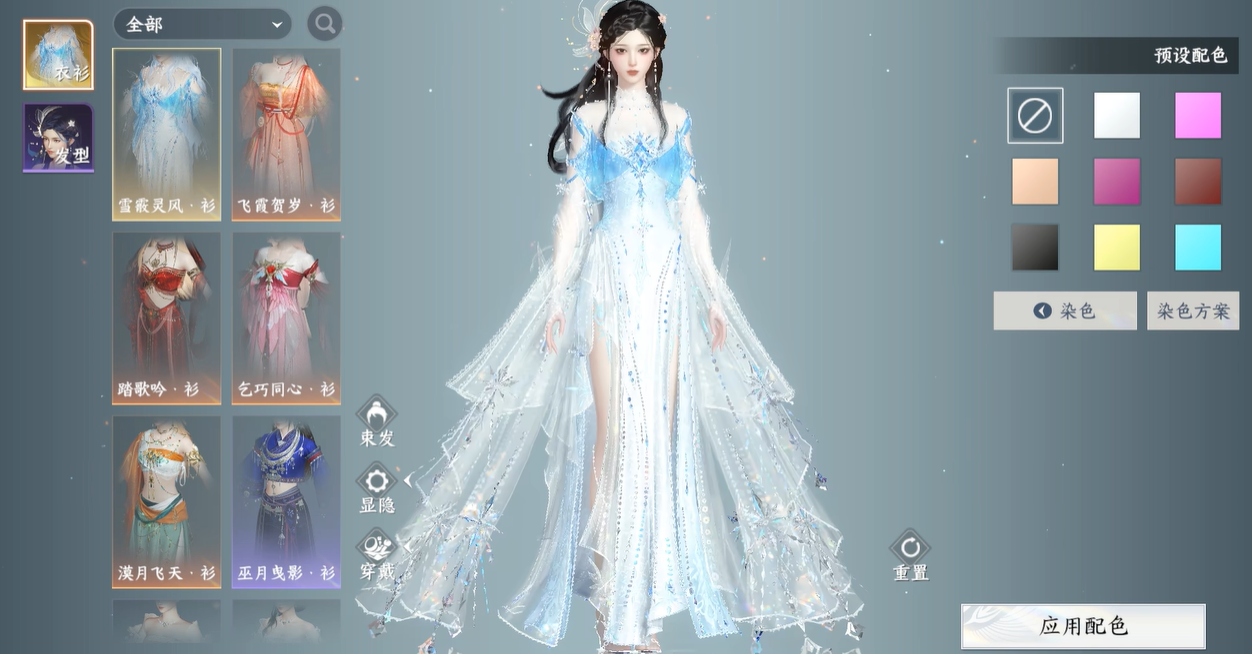Screen dimensions: 1252x654
Task: Open the 染色 dye panel
Action: pyautogui.click(x=1065, y=311)
